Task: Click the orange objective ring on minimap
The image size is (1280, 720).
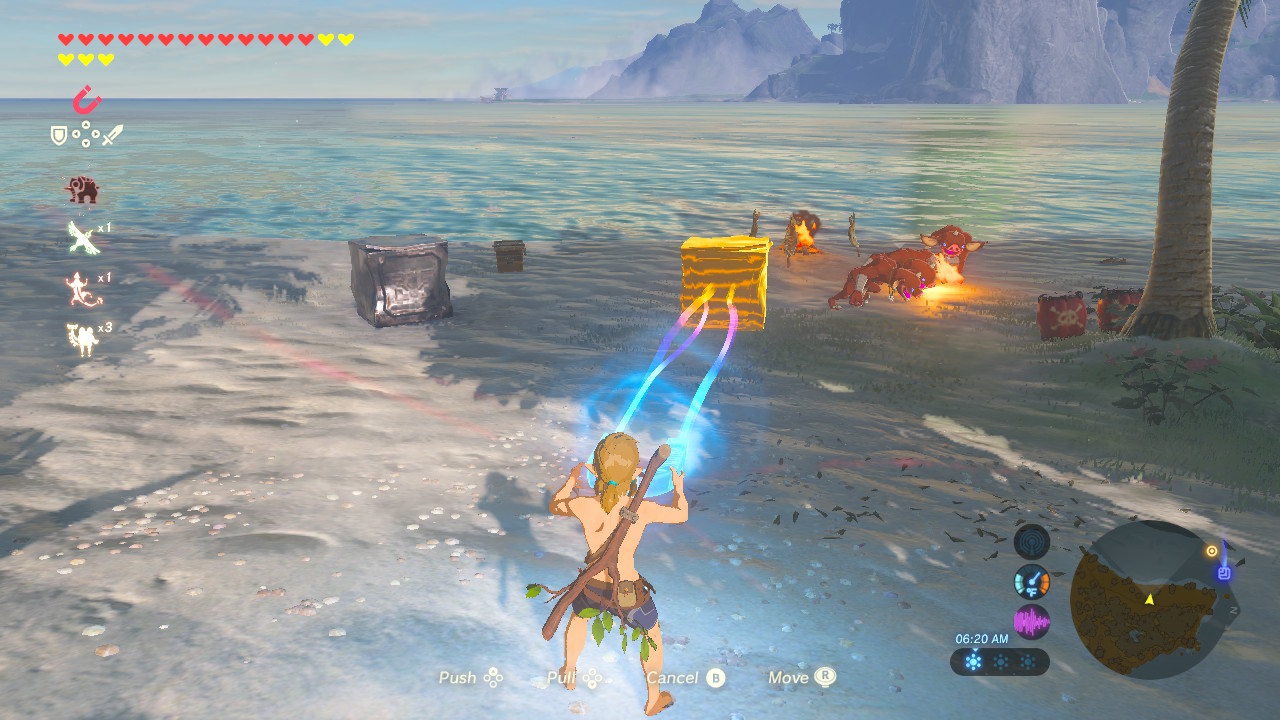Action: pos(1212,550)
